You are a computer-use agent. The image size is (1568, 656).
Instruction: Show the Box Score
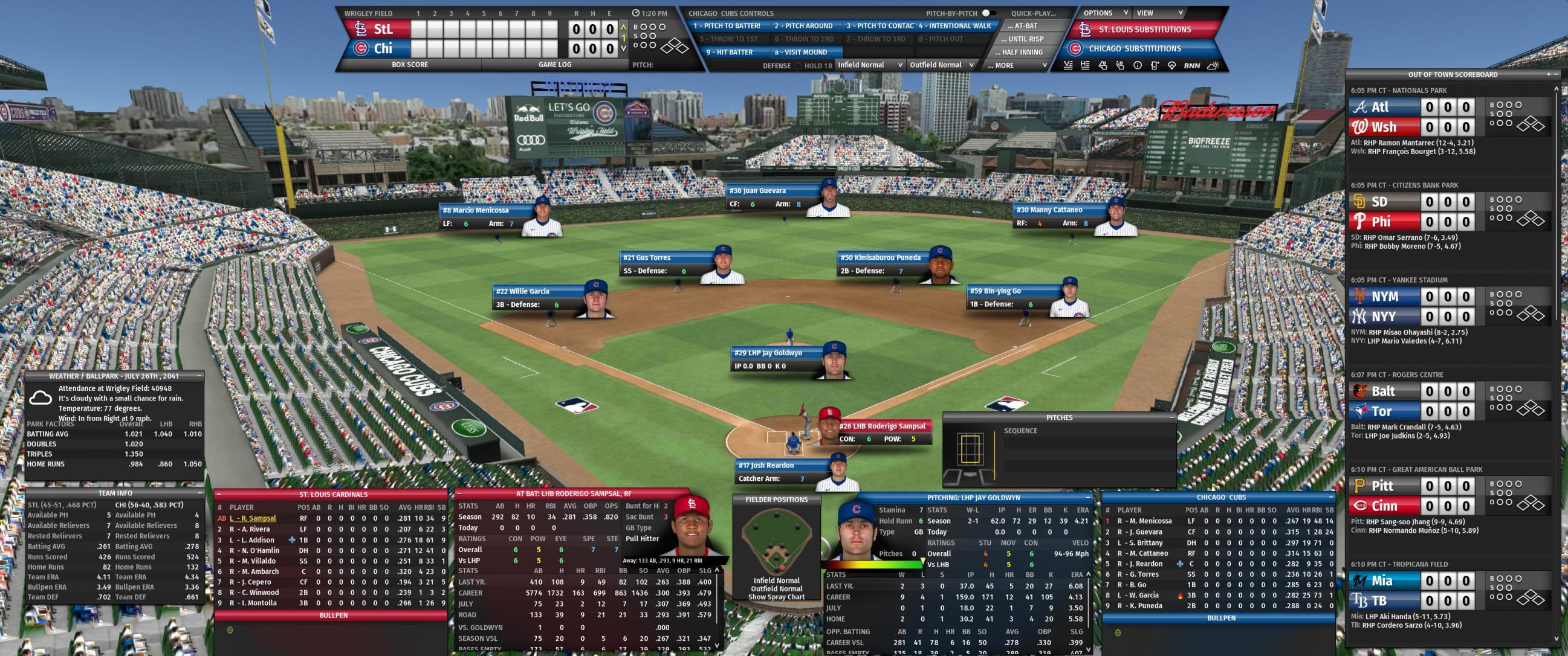410,65
